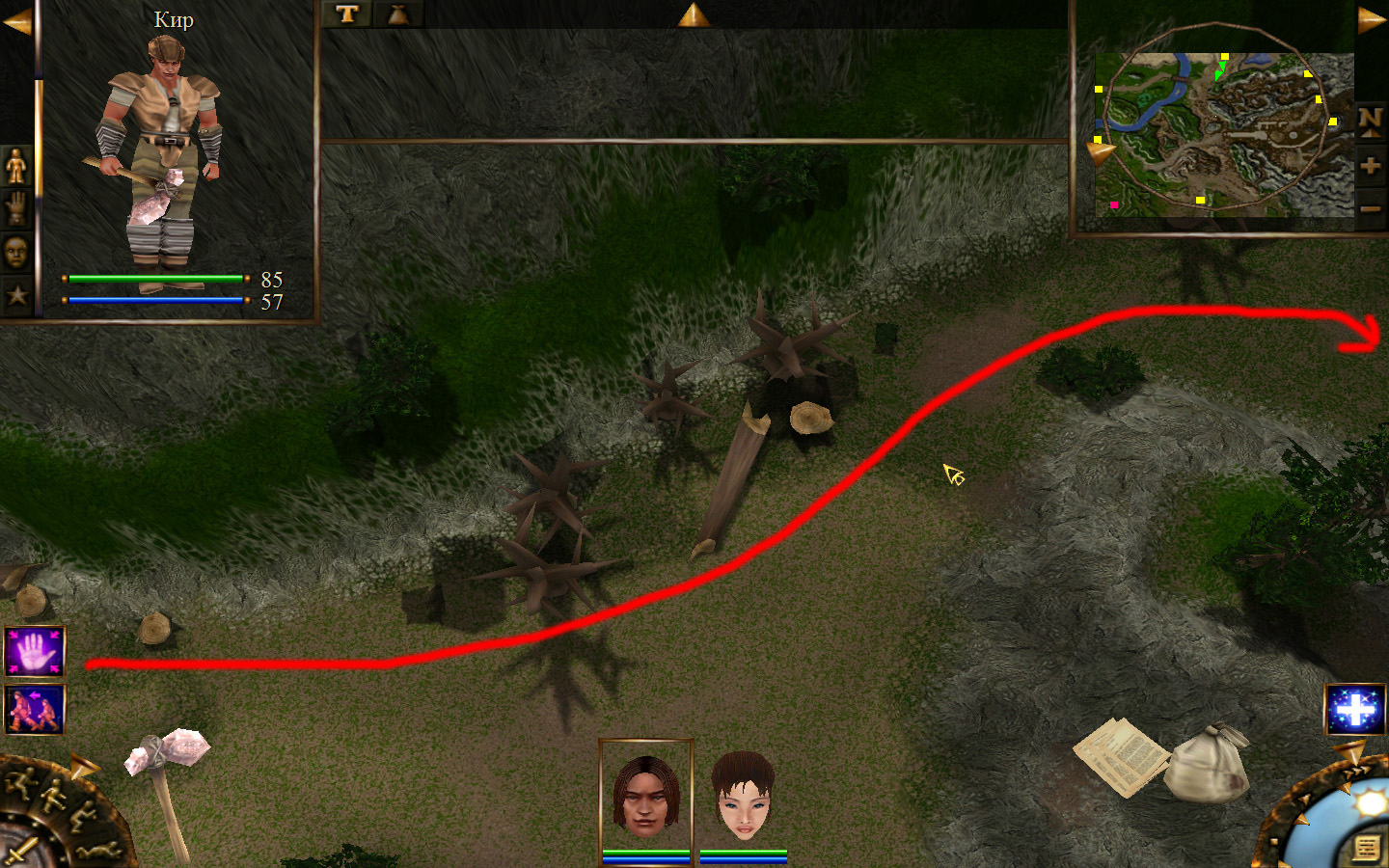Click the golden up arrow at top center
The width and height of the screenshot is (1389, 868).
pos(693,14)
